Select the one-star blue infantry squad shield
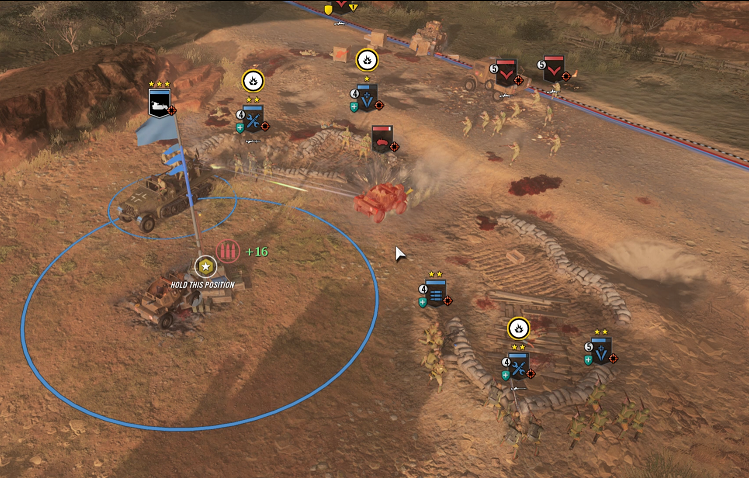 pos(366,97)
